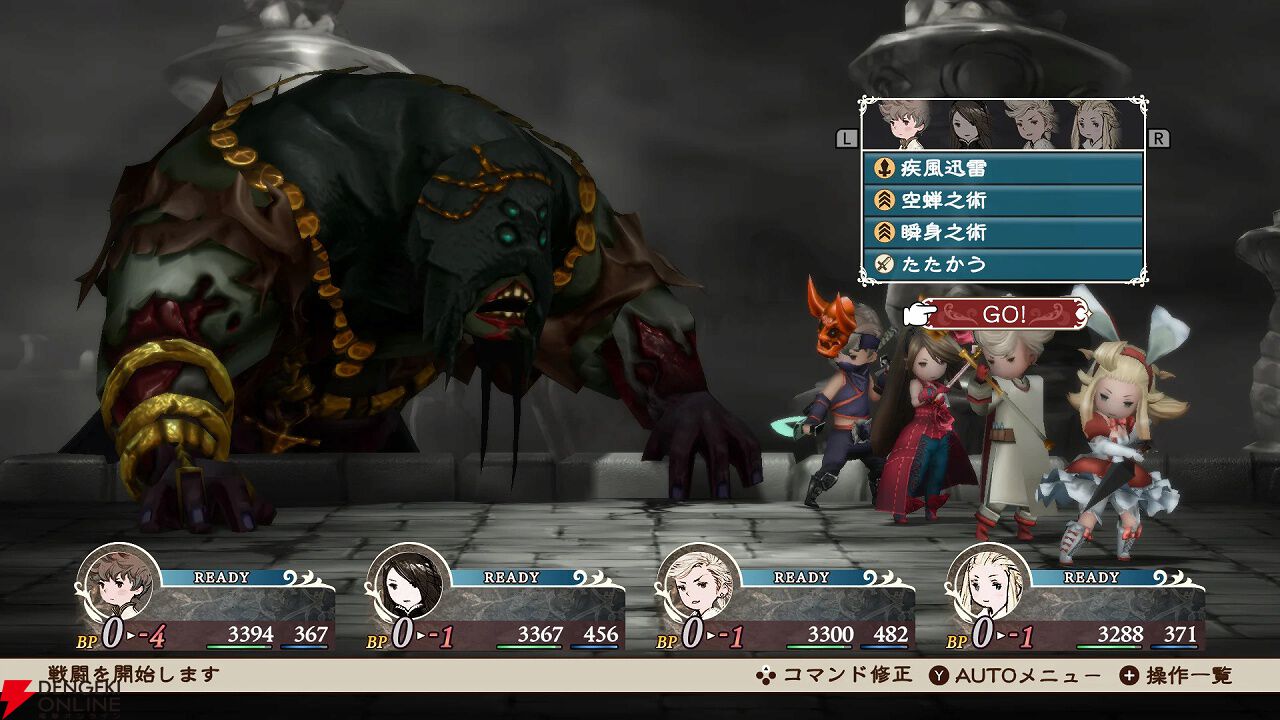Select the 疾風迅雷 command
Viewport: 1280px width, 720px height.
(x=1002, y=168)
